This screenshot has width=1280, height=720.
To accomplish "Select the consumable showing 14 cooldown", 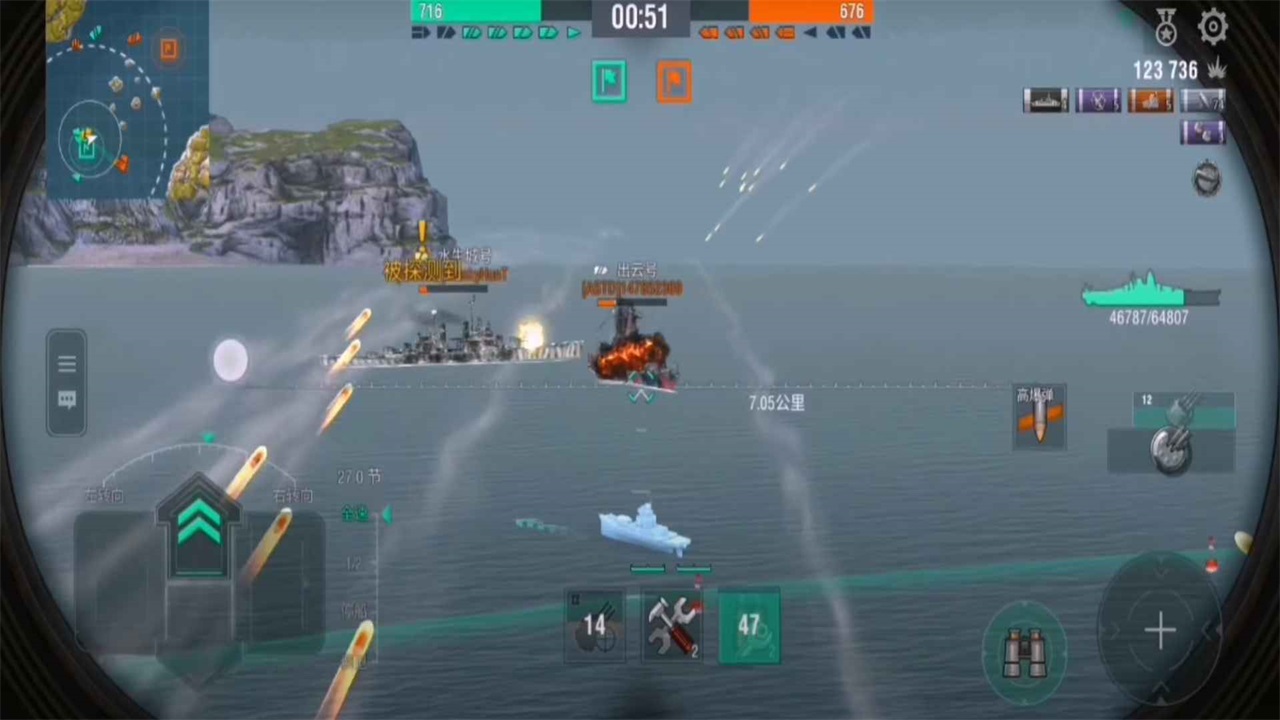I will 594,625.
